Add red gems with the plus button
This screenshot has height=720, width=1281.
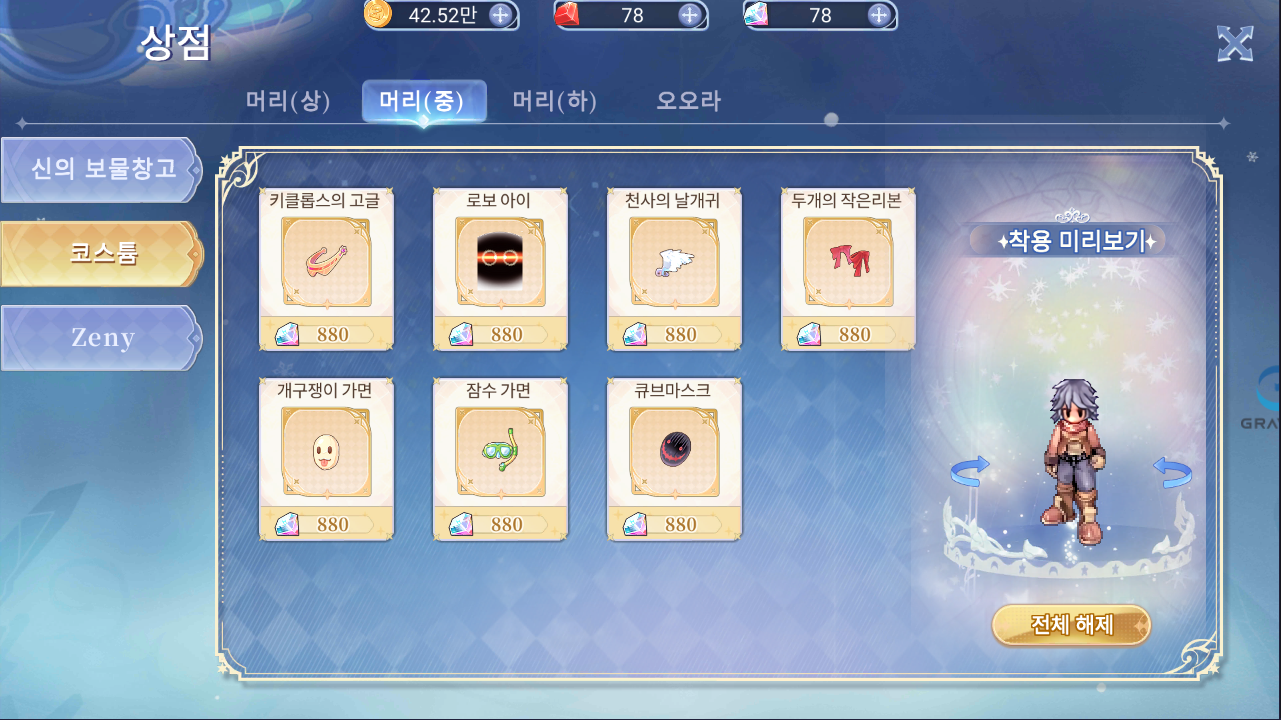(x=689, y=14)
